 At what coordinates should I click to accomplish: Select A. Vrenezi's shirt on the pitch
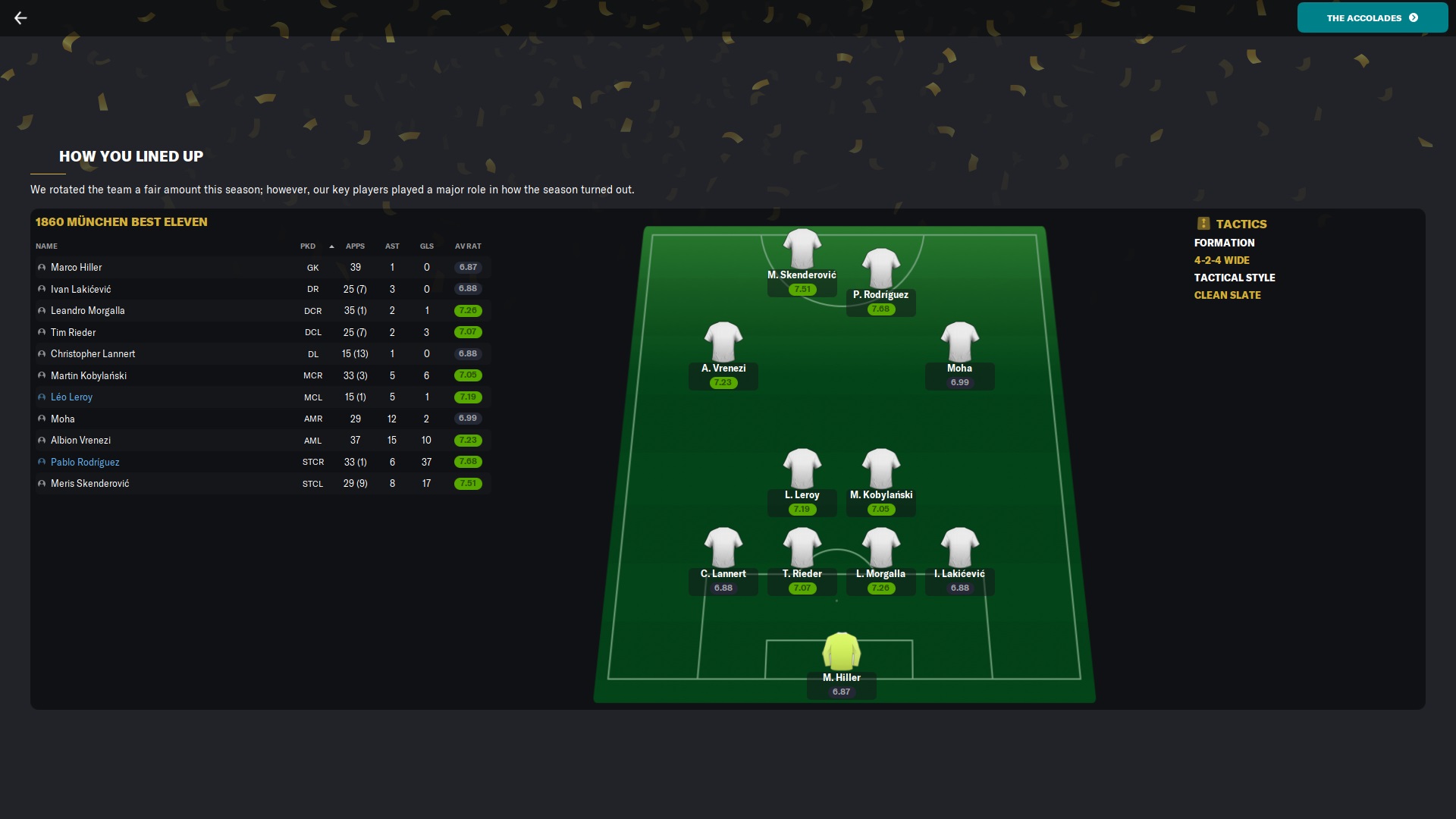click(723, 341)
